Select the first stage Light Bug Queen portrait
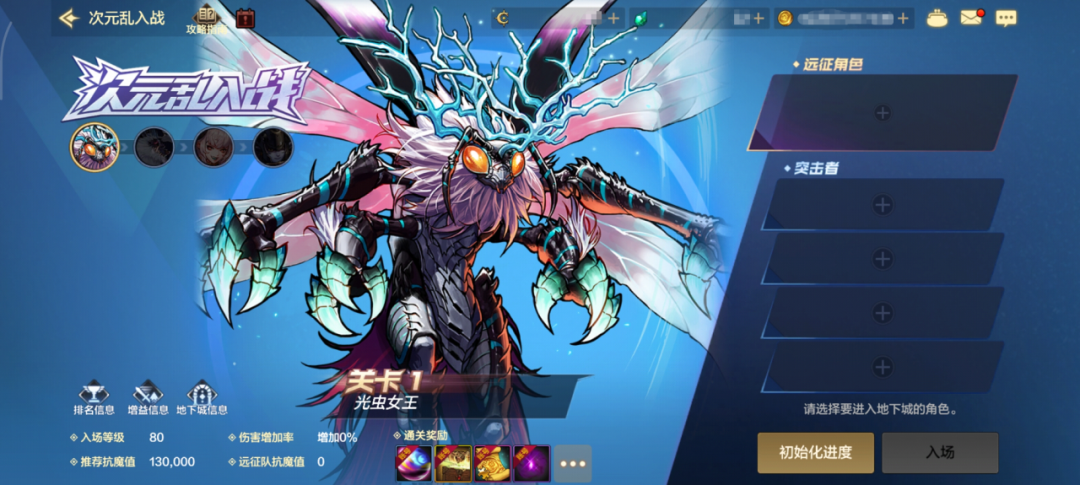The image size is (1080, 485). click(94, 147)
